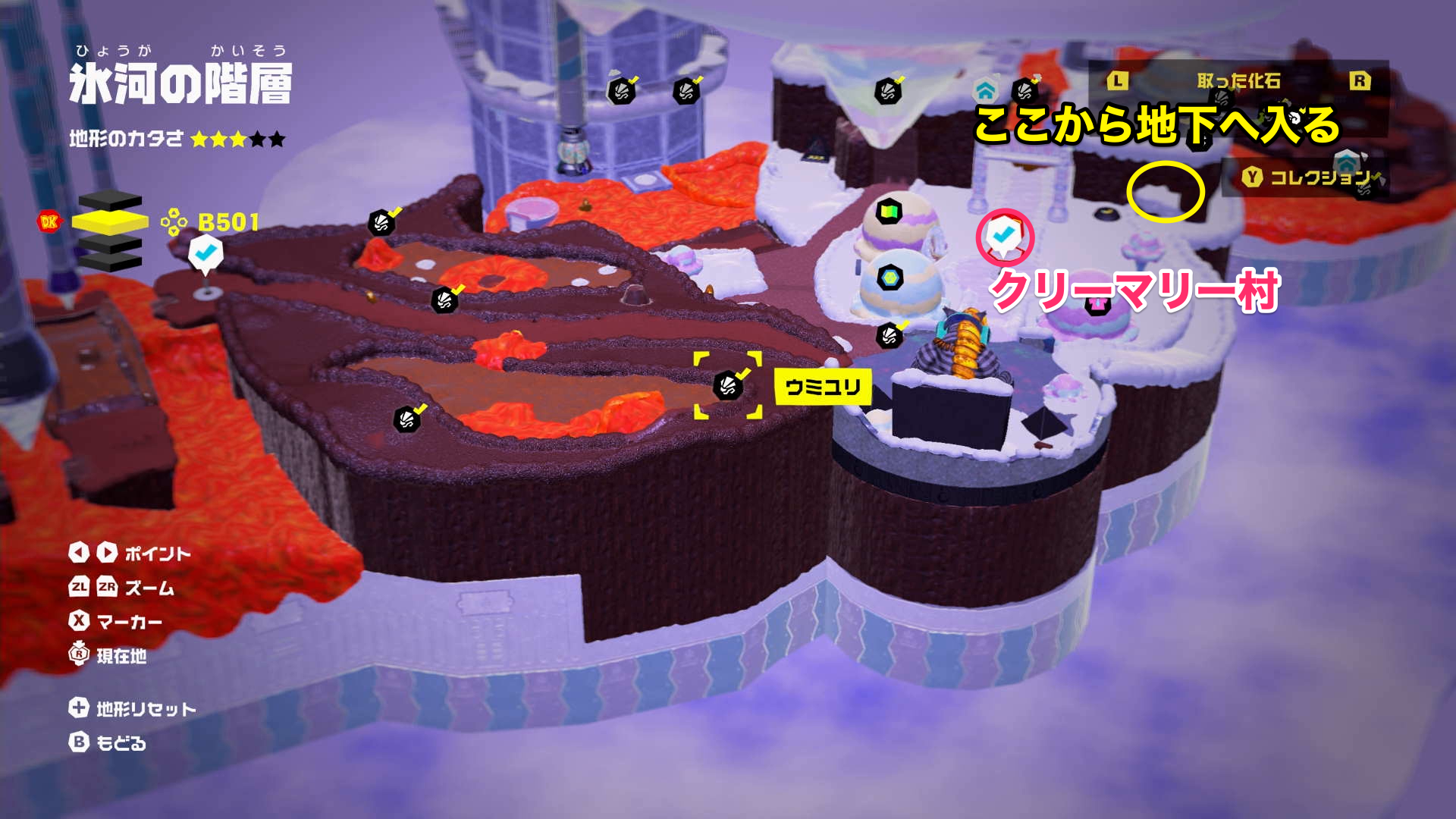1456x819 pixels.
Task: Select the blue hexagon shop marker
Action: [x=889, y=278]
